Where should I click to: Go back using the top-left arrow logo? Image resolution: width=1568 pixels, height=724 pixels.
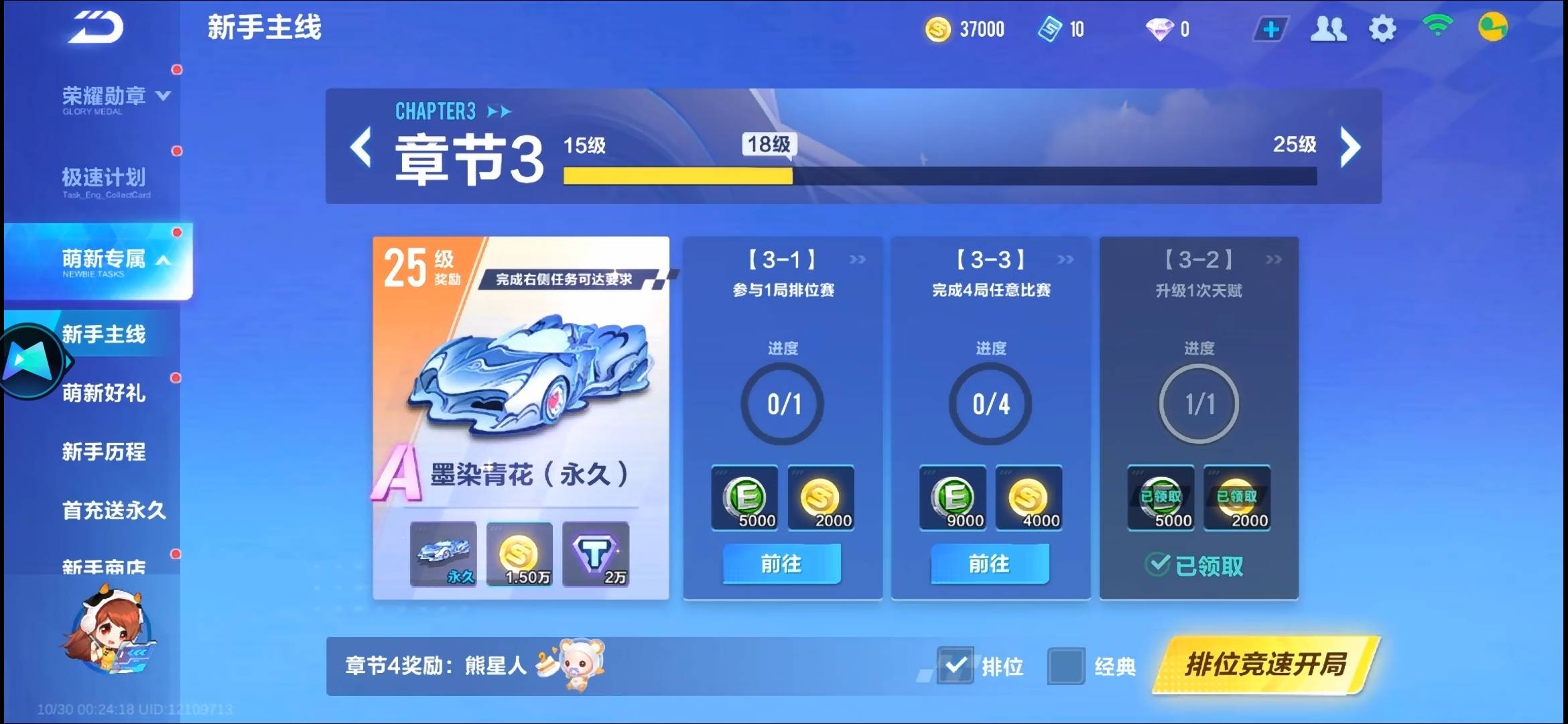[95, 28]
